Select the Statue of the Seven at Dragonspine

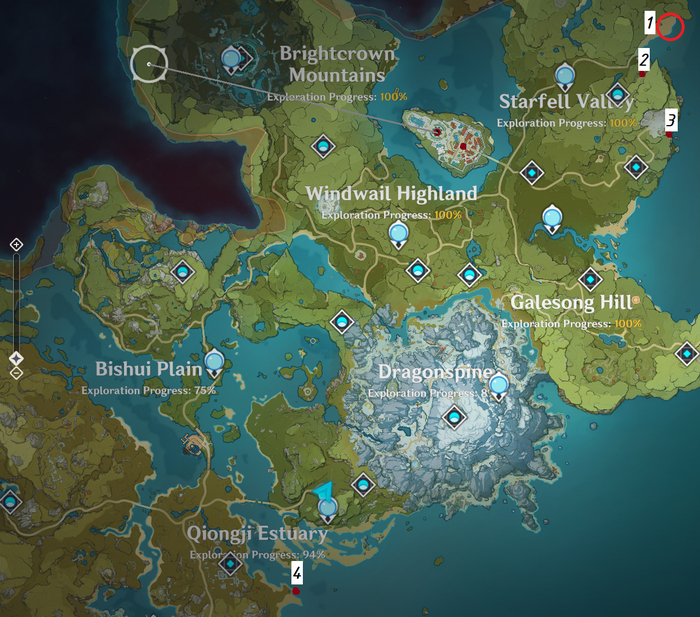point(498,384)
